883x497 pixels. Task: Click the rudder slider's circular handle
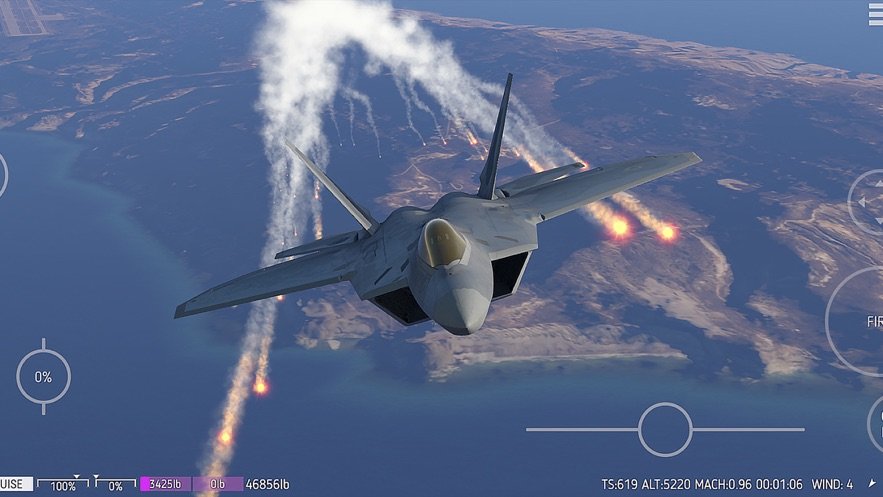665,429
